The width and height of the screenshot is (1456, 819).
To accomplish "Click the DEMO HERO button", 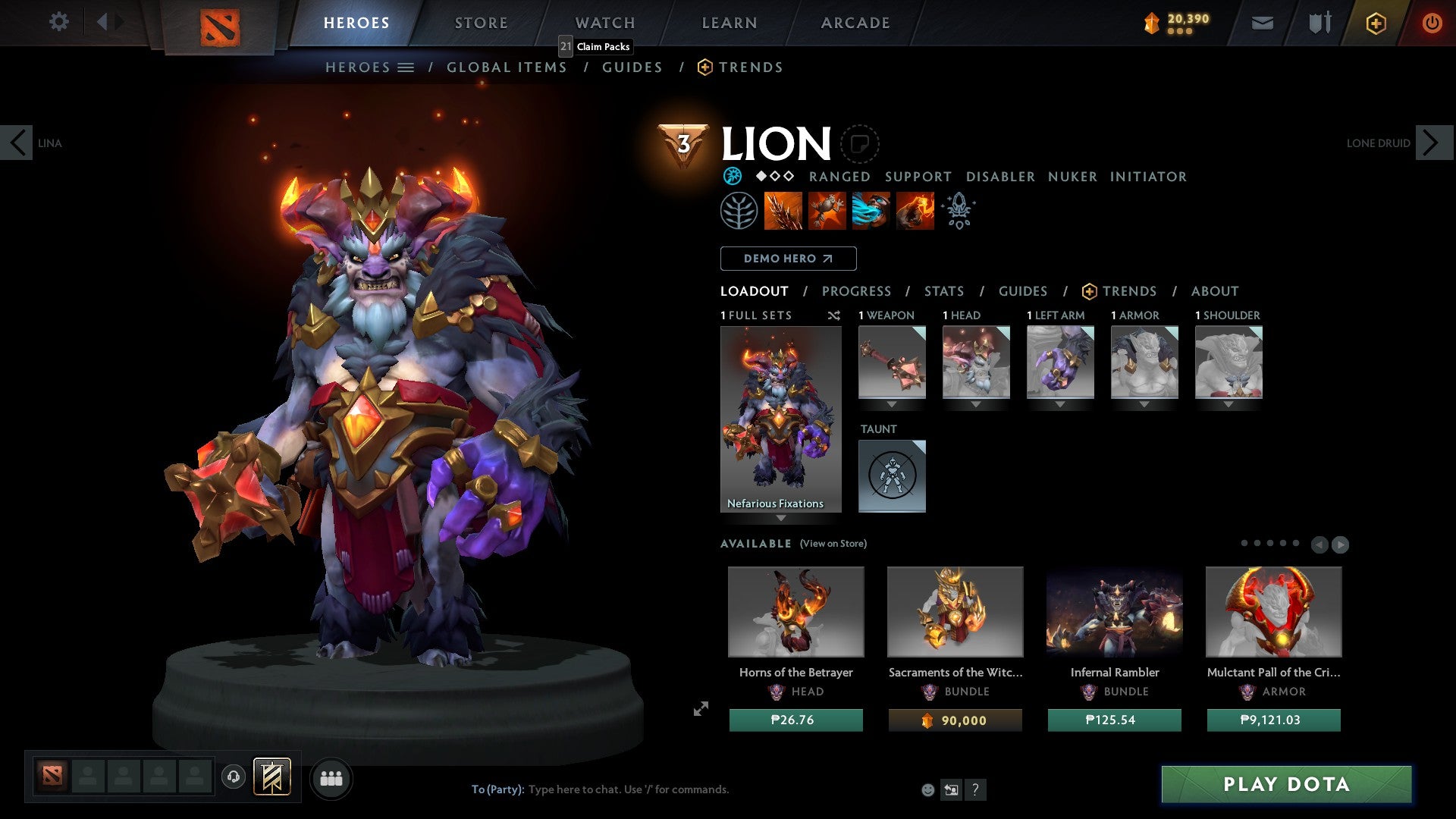I will [788, 259].
